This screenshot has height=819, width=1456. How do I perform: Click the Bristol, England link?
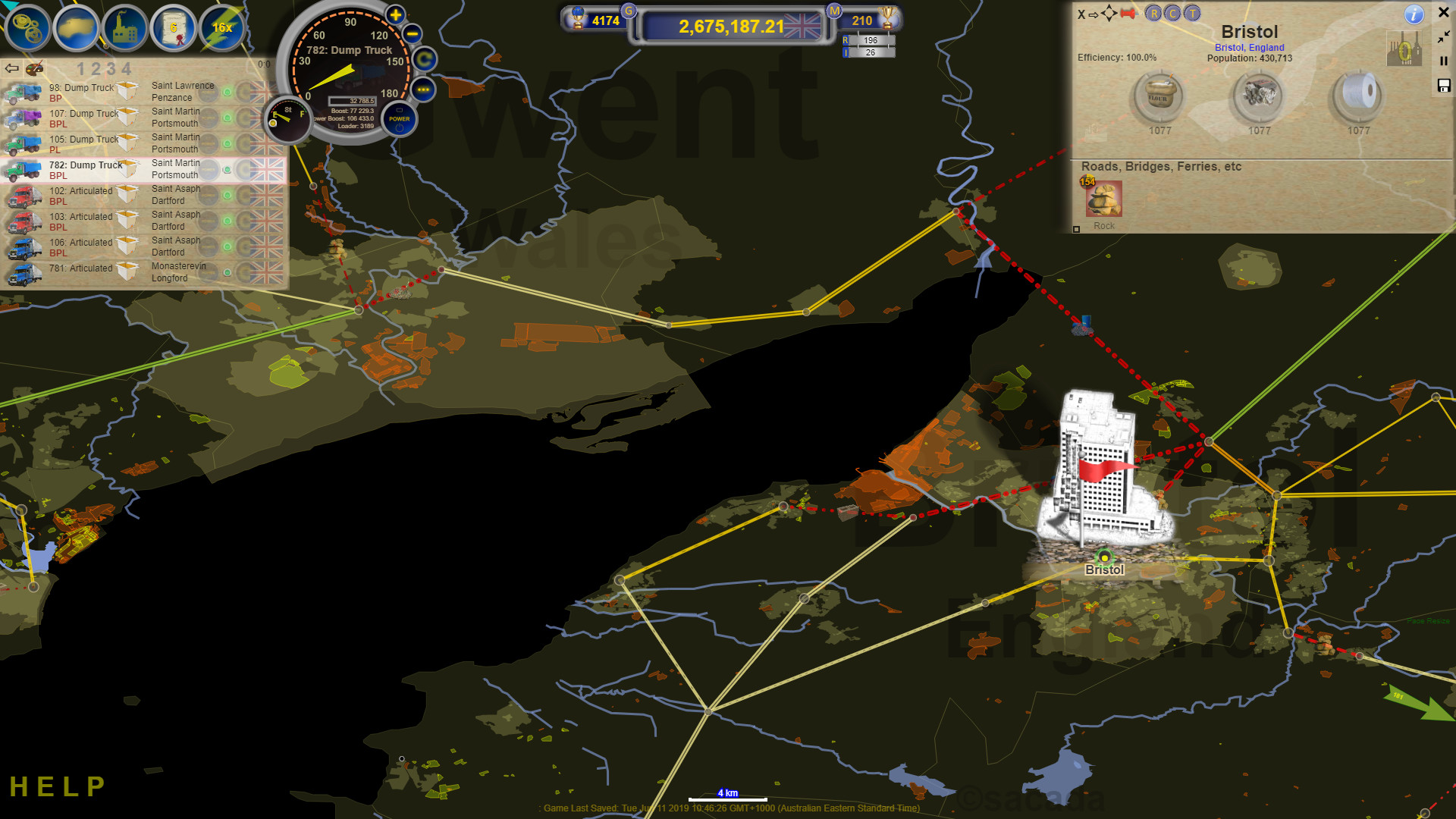click(x=1250, y=47)
